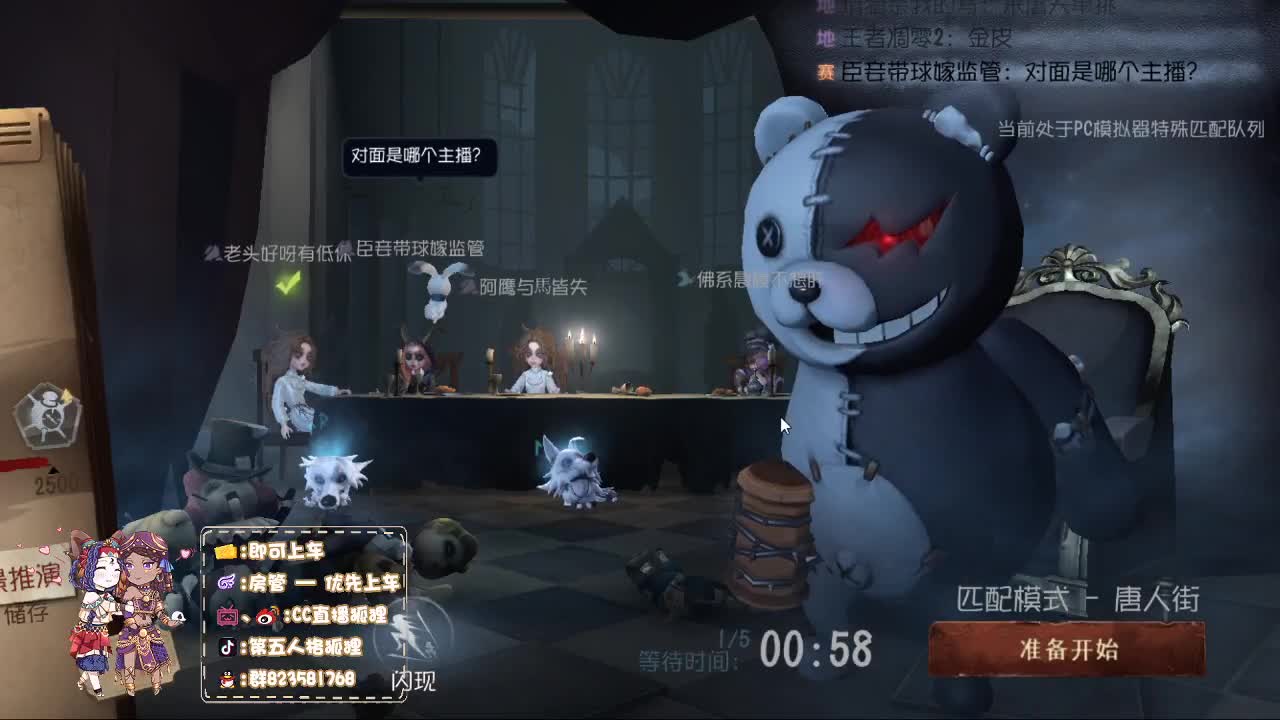Click the 储存 label on the left panel

(x=27, y=611)
